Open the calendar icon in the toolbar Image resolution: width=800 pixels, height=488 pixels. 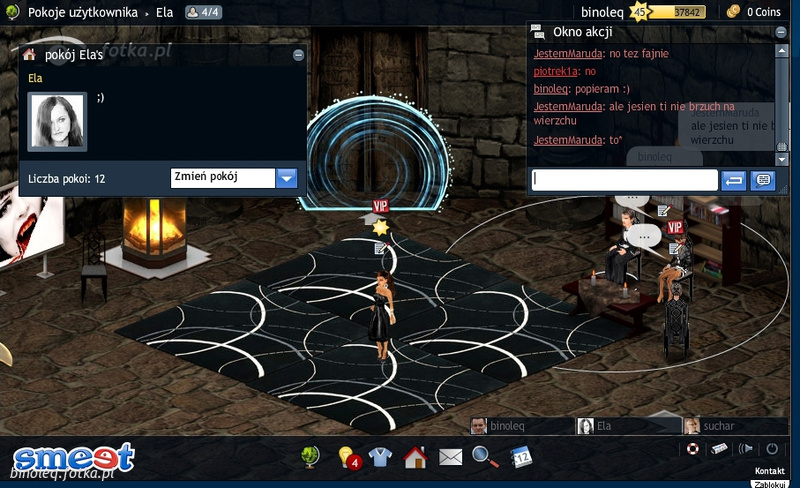pyautogui.click(x=521, y=457)
